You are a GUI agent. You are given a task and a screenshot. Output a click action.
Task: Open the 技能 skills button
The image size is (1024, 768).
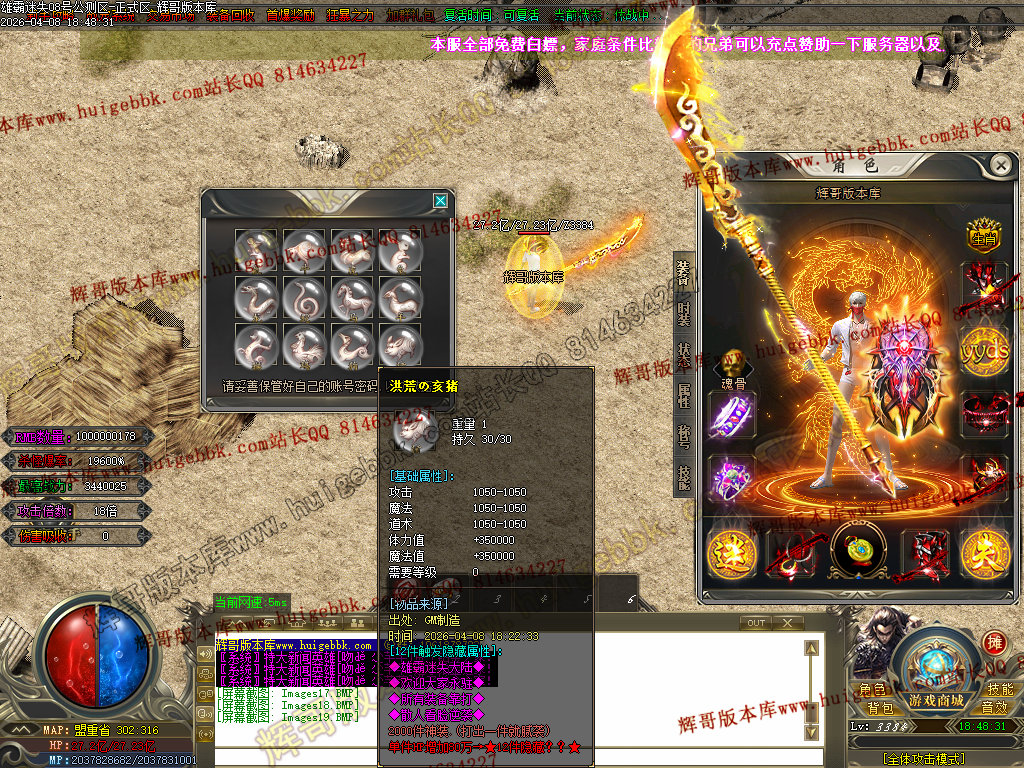[999, 690]
